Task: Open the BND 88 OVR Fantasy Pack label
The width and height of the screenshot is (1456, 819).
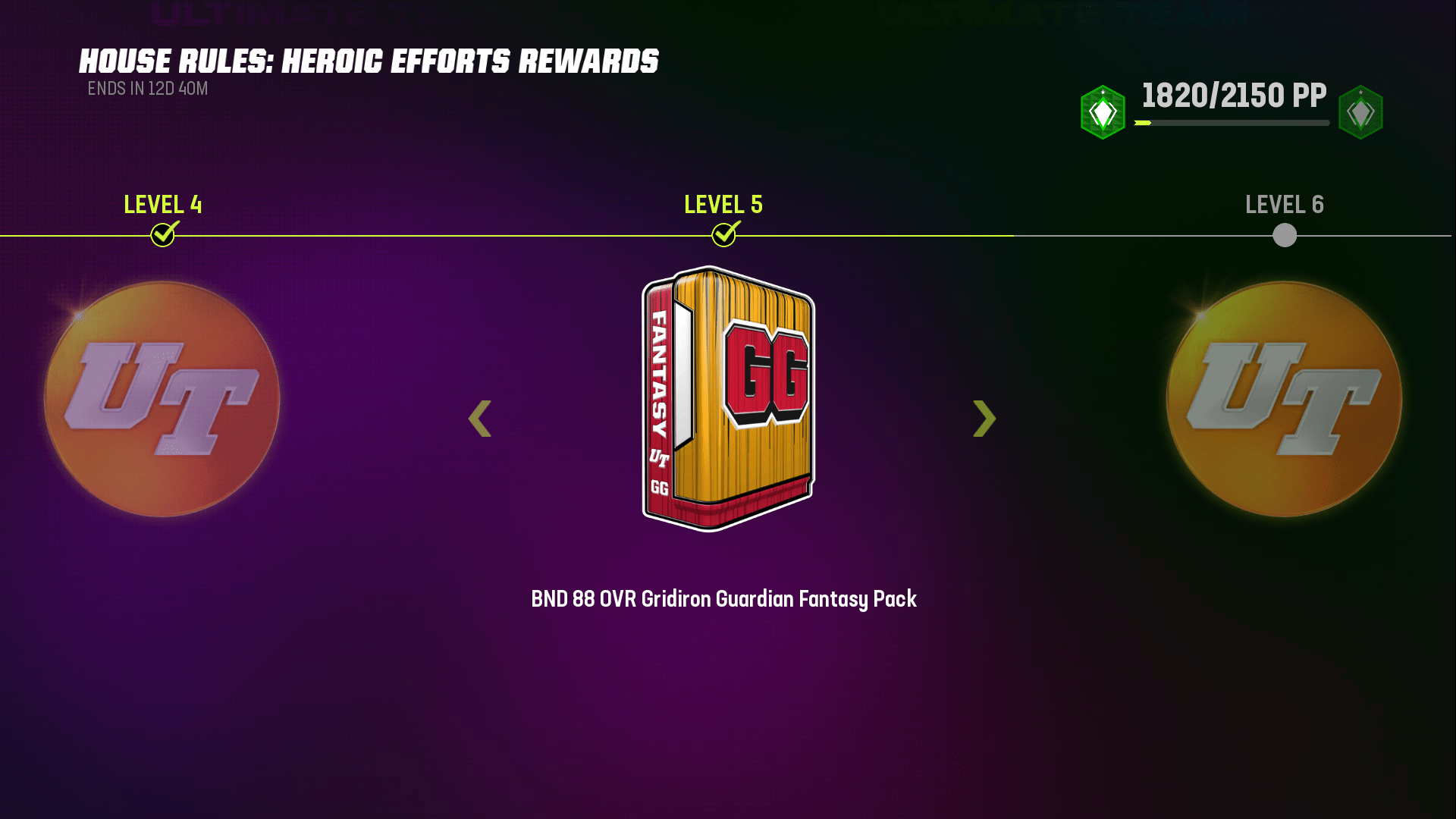Action: [723, 598]
